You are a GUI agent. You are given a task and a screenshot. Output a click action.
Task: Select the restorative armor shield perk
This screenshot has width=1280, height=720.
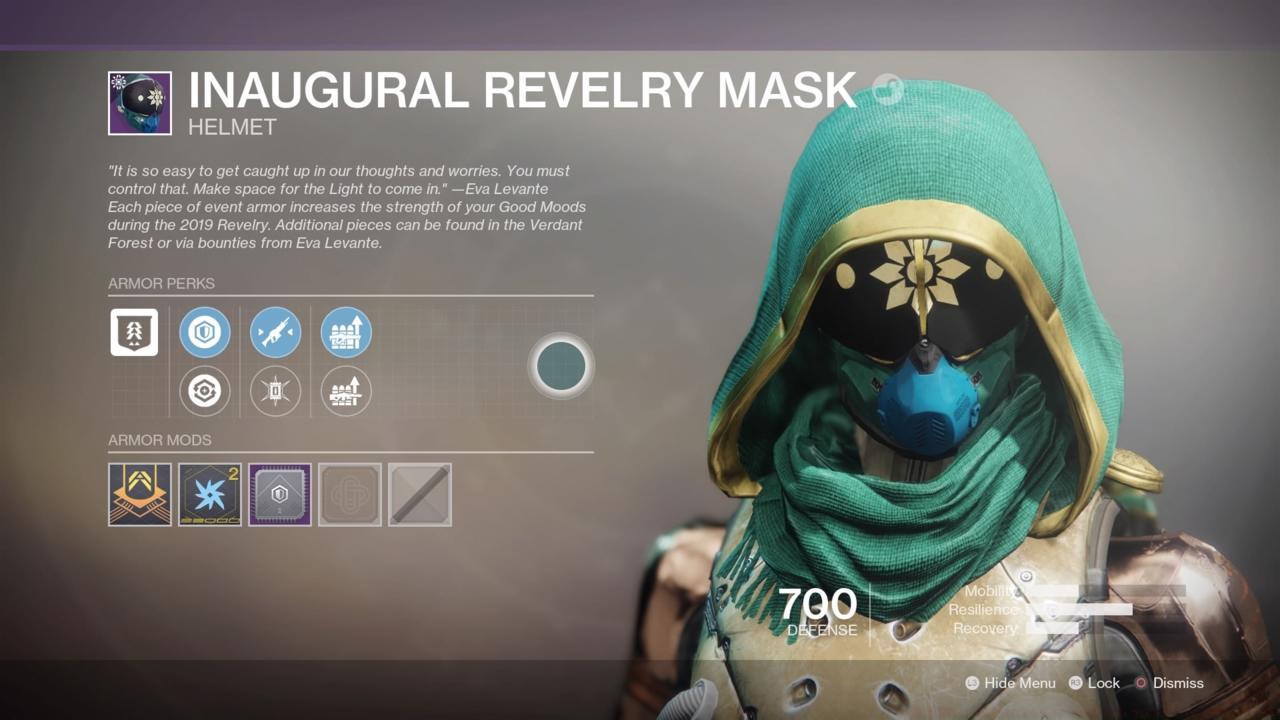205,332
